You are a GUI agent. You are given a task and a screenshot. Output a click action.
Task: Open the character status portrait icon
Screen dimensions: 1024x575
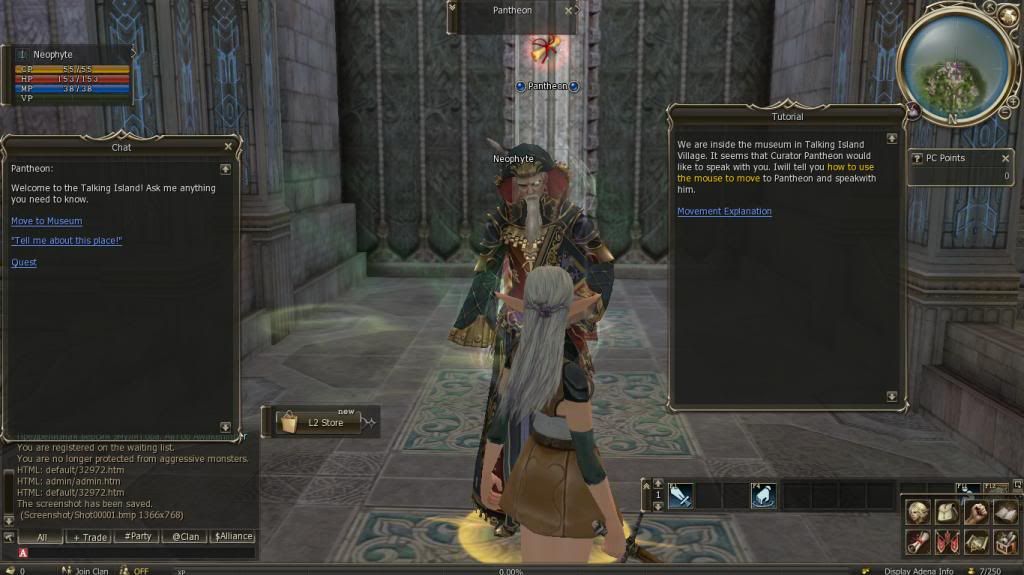pos(917,513)
